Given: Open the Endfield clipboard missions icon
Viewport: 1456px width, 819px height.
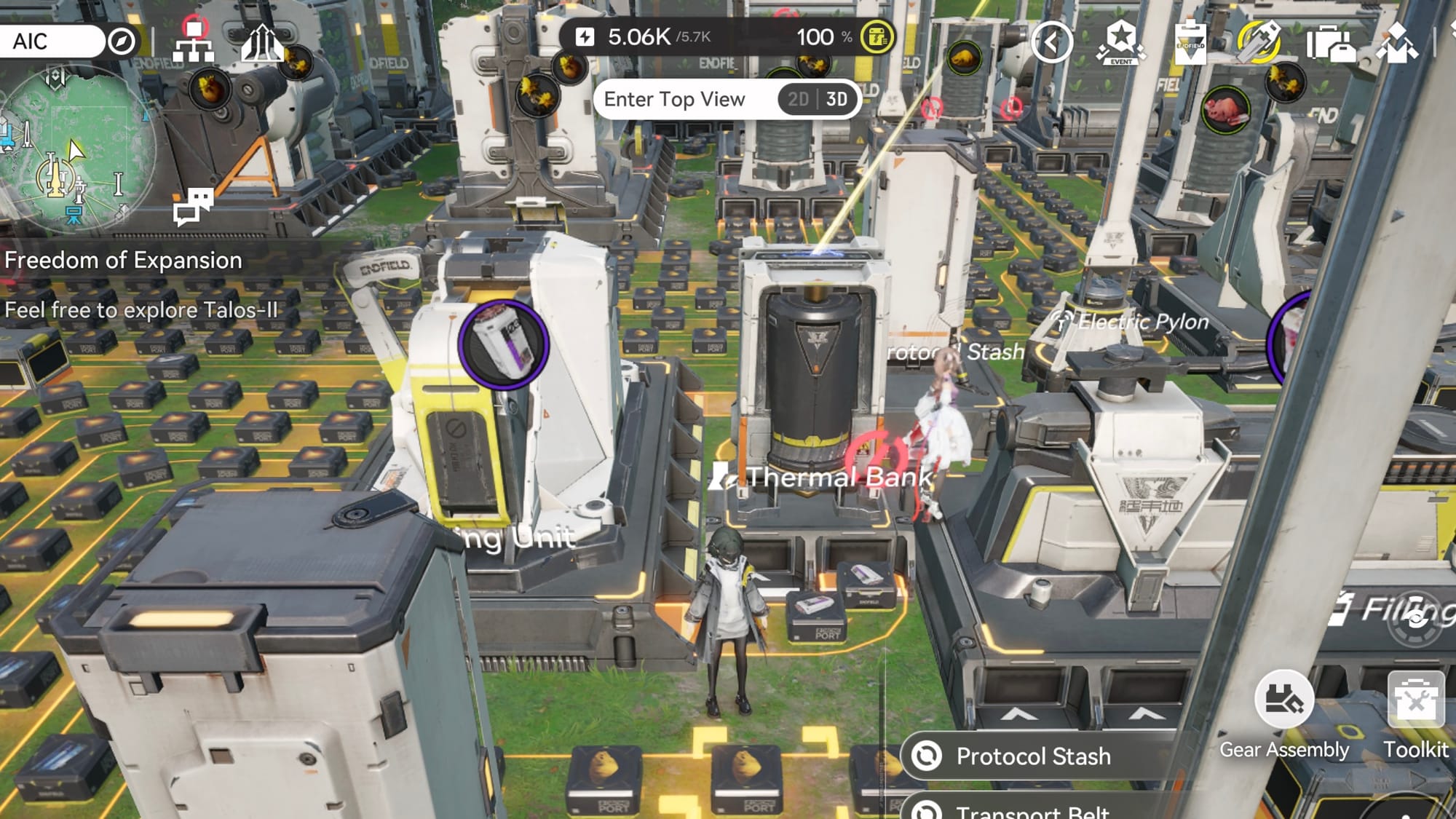Looking at the screenshot, I should point(1190,42).
